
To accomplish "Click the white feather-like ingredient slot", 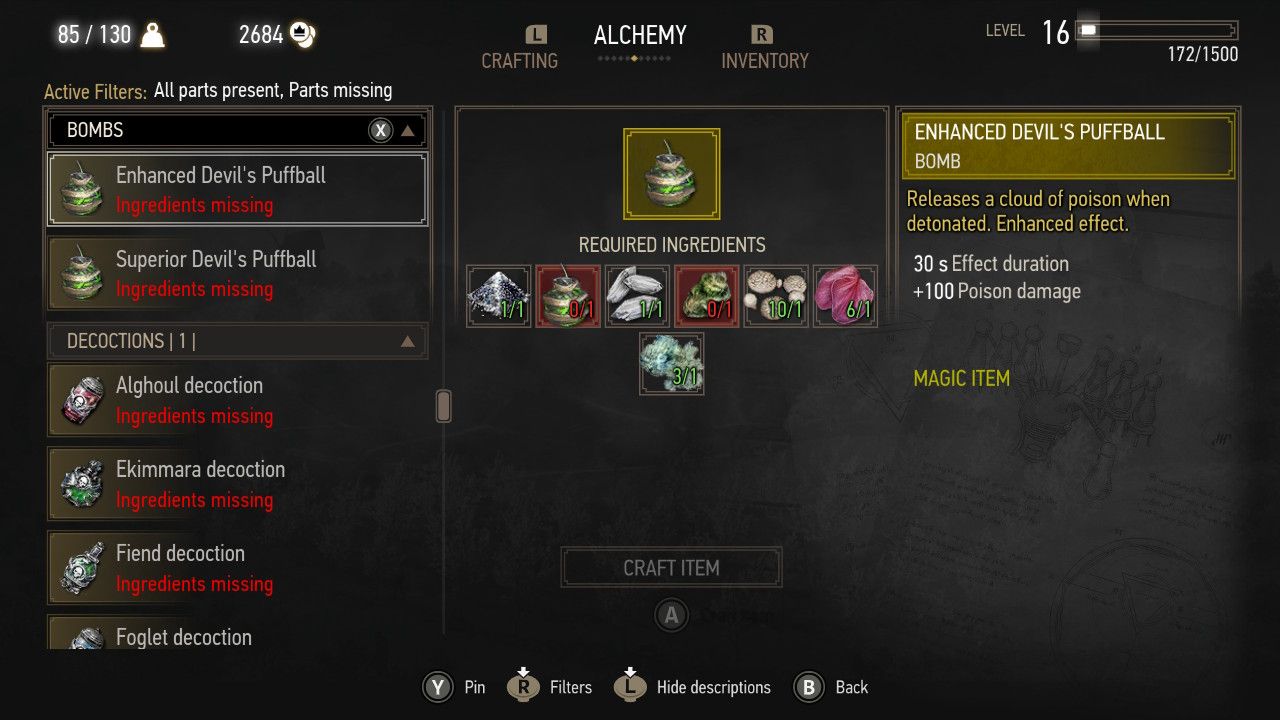I will (637, 296).
